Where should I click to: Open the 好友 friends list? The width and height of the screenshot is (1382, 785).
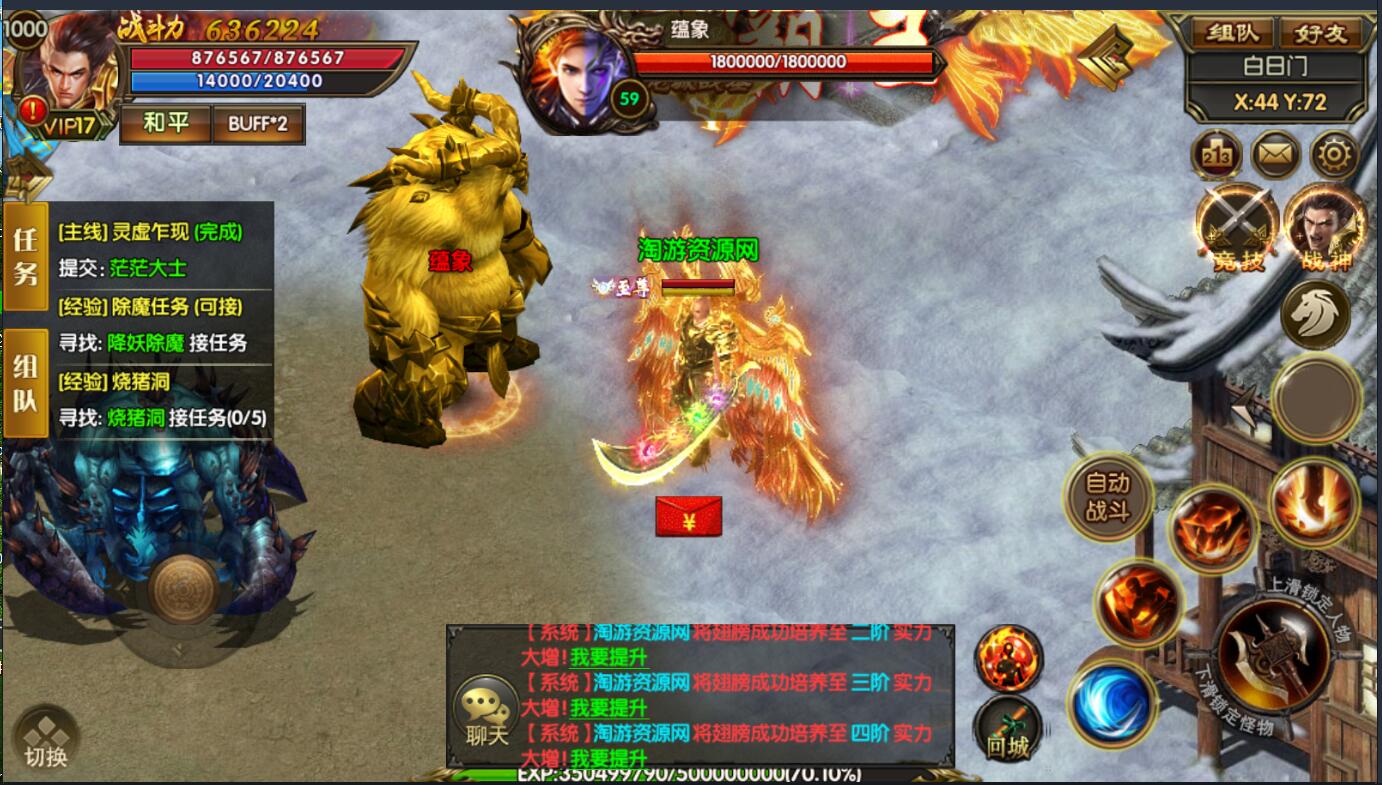(x=1320, y=33)
